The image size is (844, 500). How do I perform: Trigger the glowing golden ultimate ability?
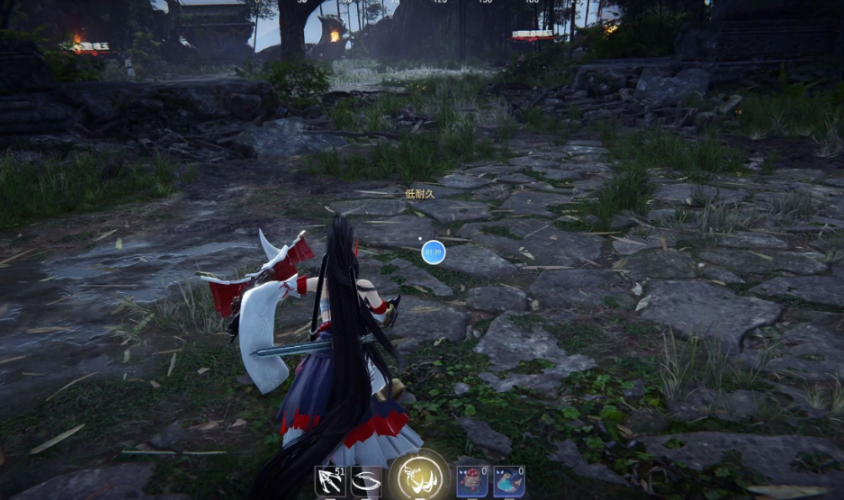[x=419, y=477]
